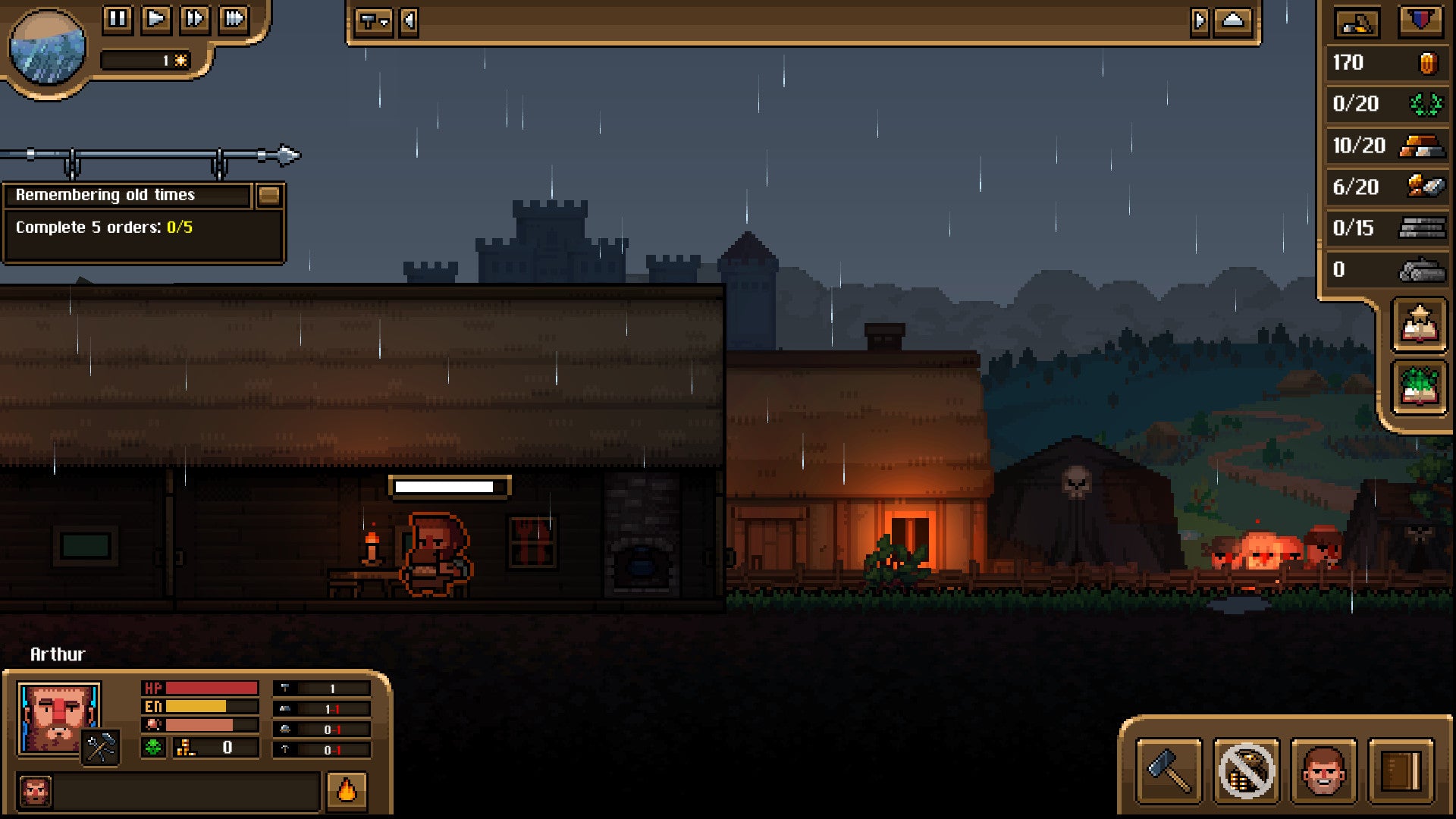Viewport: 1456px width, 819px height.
Task: Open the book with green plant icon
Action: (1419, 388)
